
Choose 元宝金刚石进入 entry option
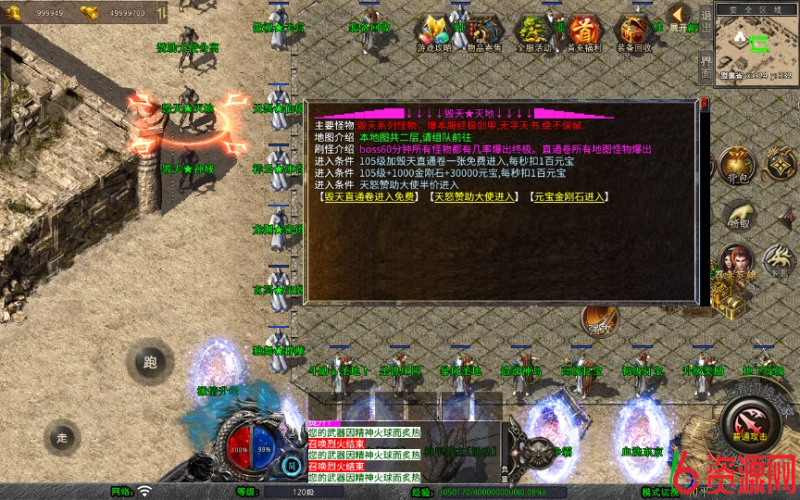pyautogui.click(x=569, y=197)
